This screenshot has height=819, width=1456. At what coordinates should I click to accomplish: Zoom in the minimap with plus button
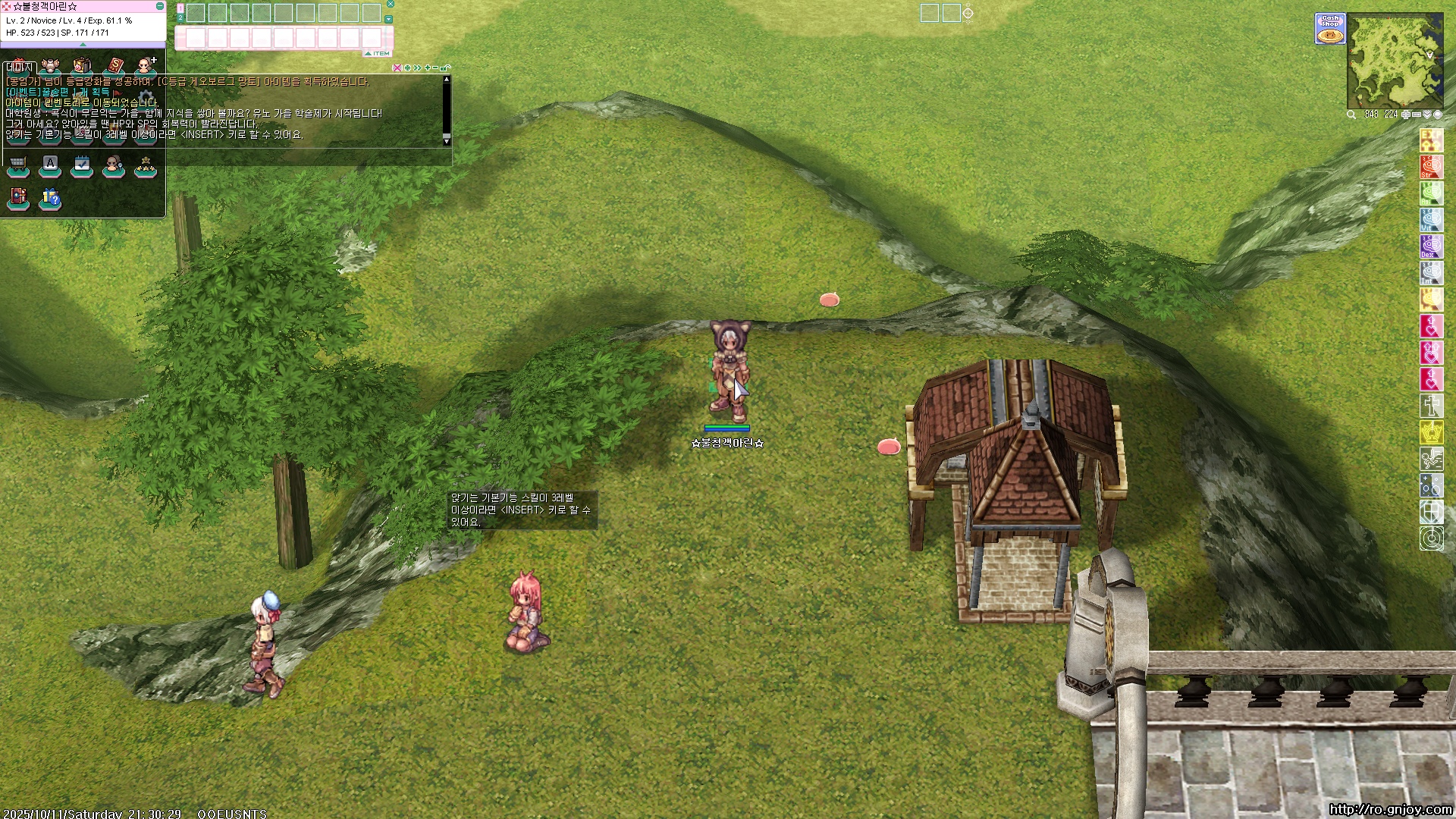click(1406, 115)
